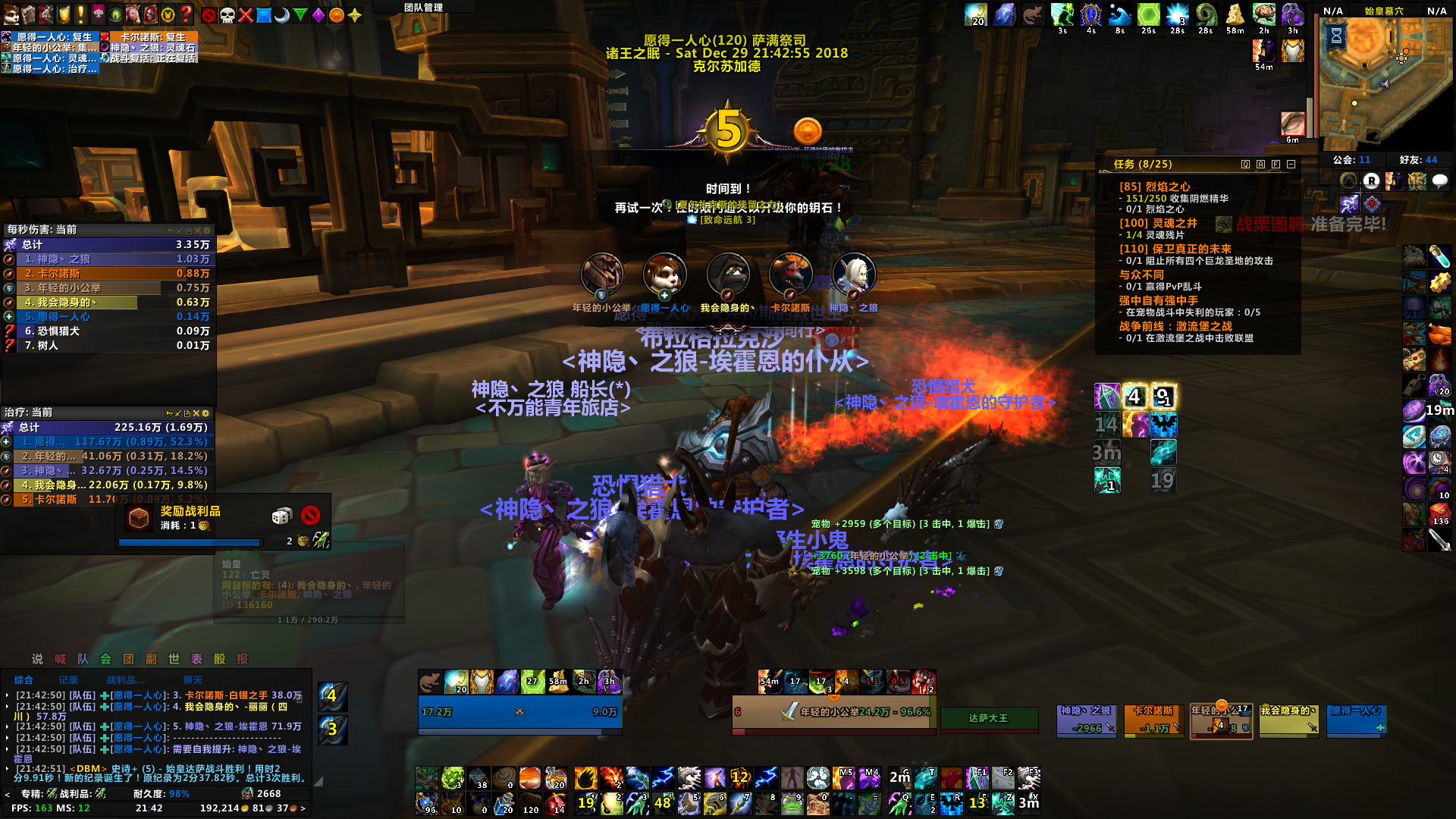The height and width of the screenshot is (819, 1456).
Task: Click the dice roll button on loot window
Action: click(x=281, y=516)
